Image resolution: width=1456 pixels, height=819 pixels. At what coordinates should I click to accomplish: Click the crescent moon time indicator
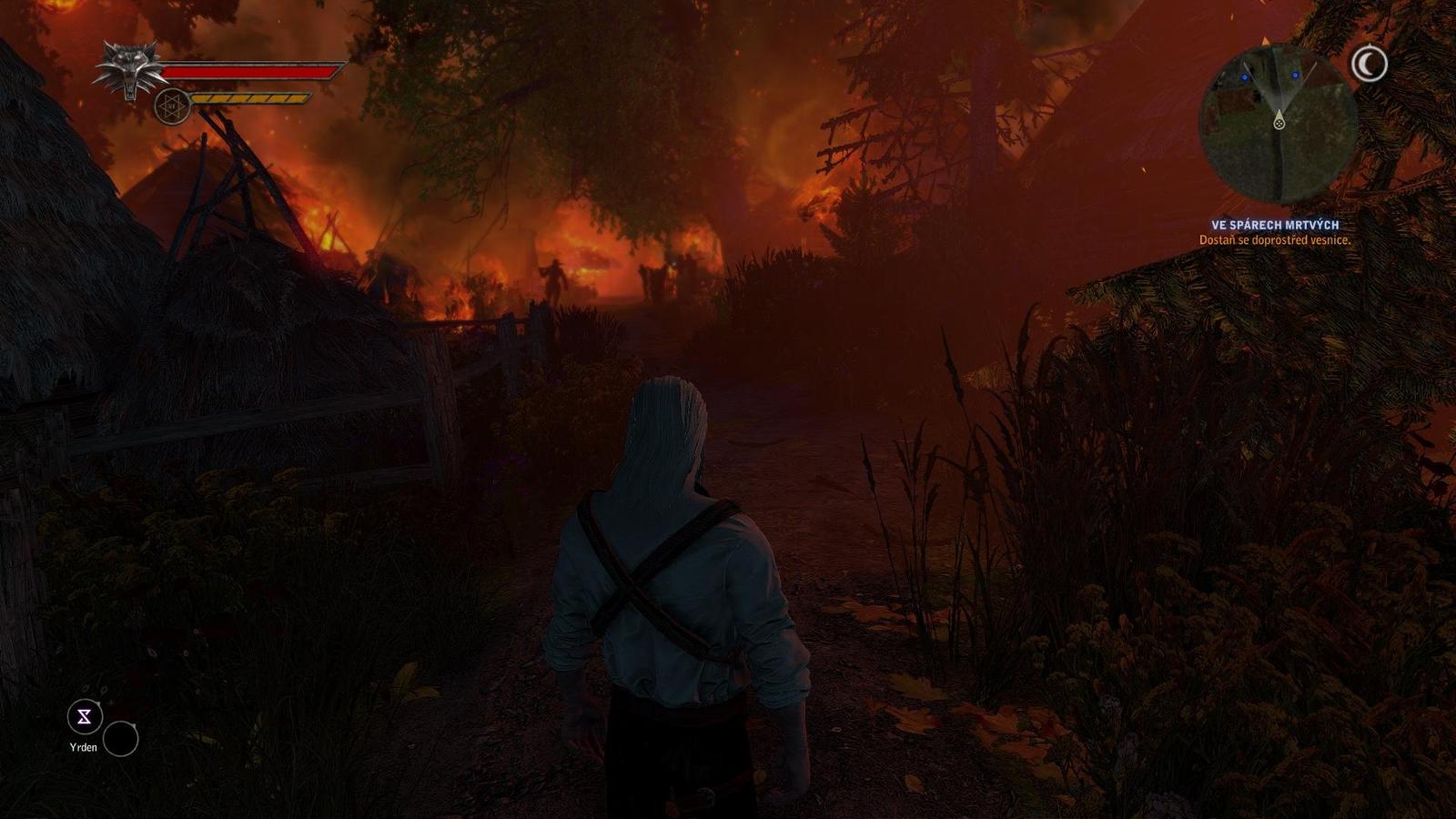tap(1369, 64)
